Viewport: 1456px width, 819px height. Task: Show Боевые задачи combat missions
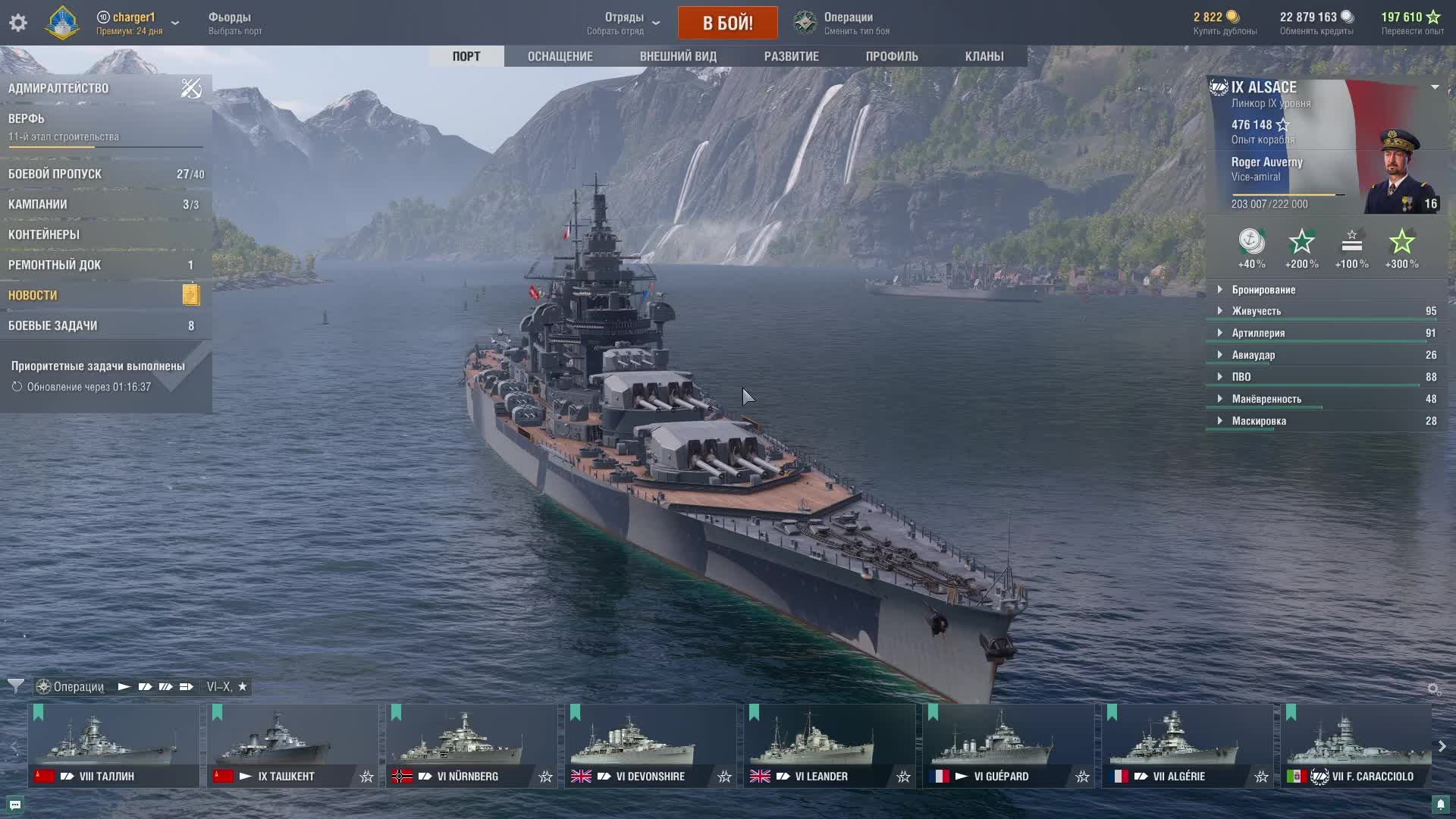coord(53,325)
